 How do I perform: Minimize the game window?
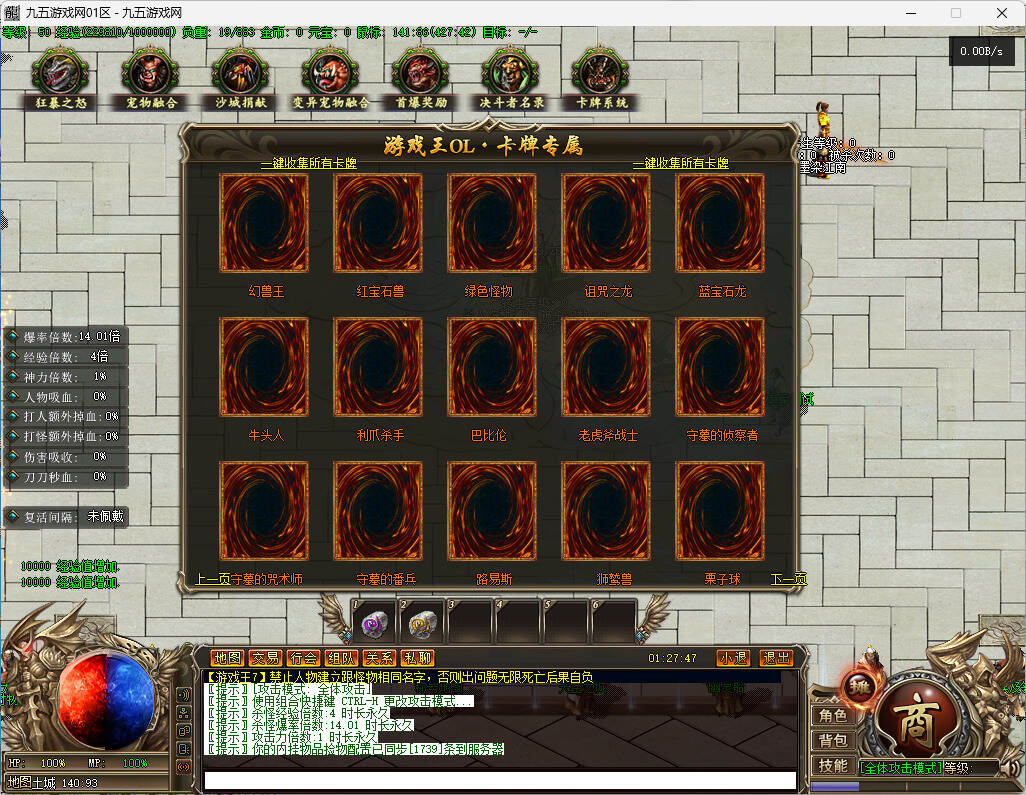910,13
